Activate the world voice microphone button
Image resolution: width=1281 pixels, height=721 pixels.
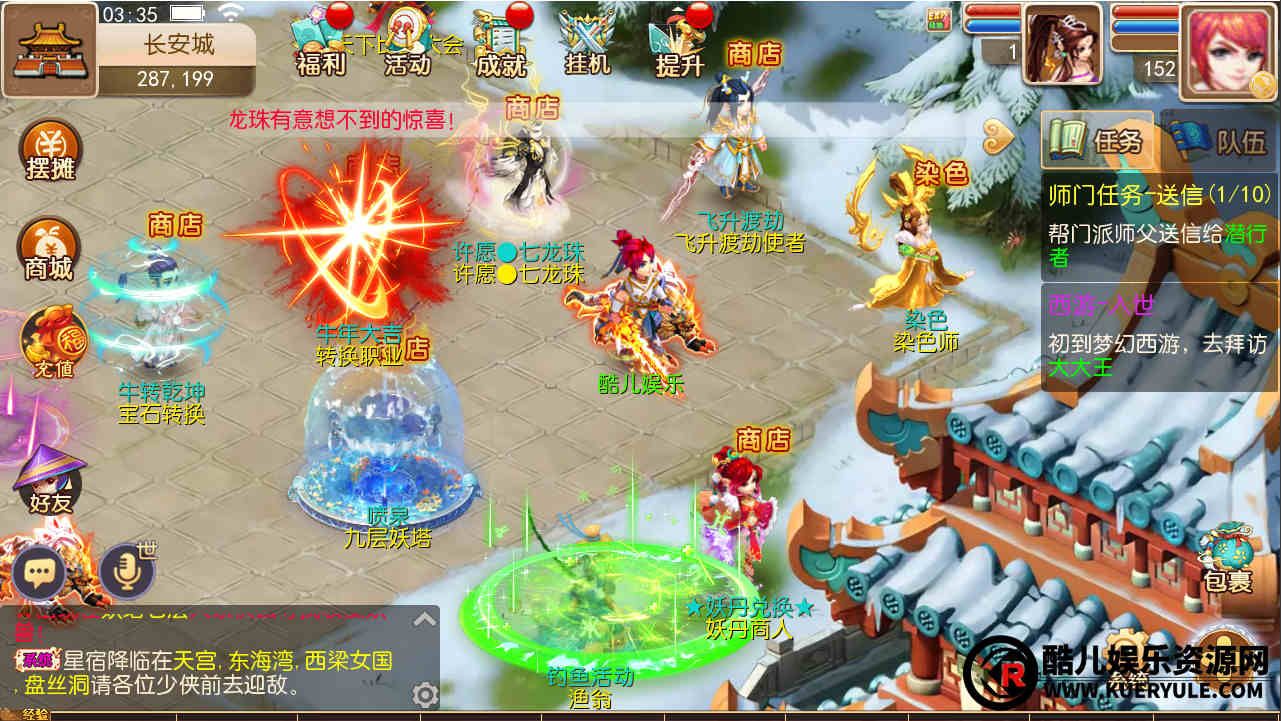click(x=126, y=572)
